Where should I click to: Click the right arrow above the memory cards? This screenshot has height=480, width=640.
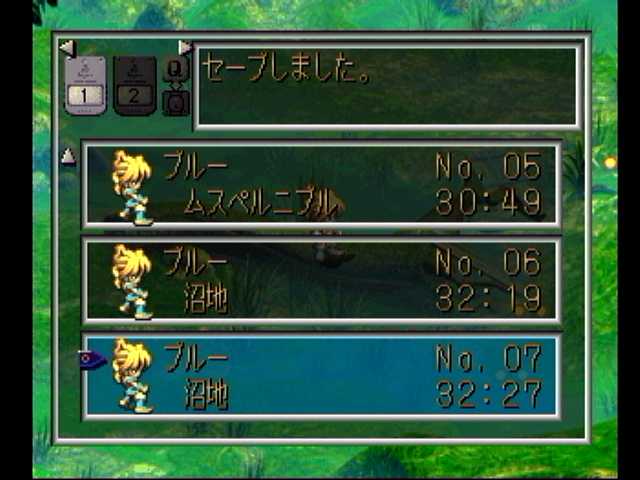[x=185, y=47]
